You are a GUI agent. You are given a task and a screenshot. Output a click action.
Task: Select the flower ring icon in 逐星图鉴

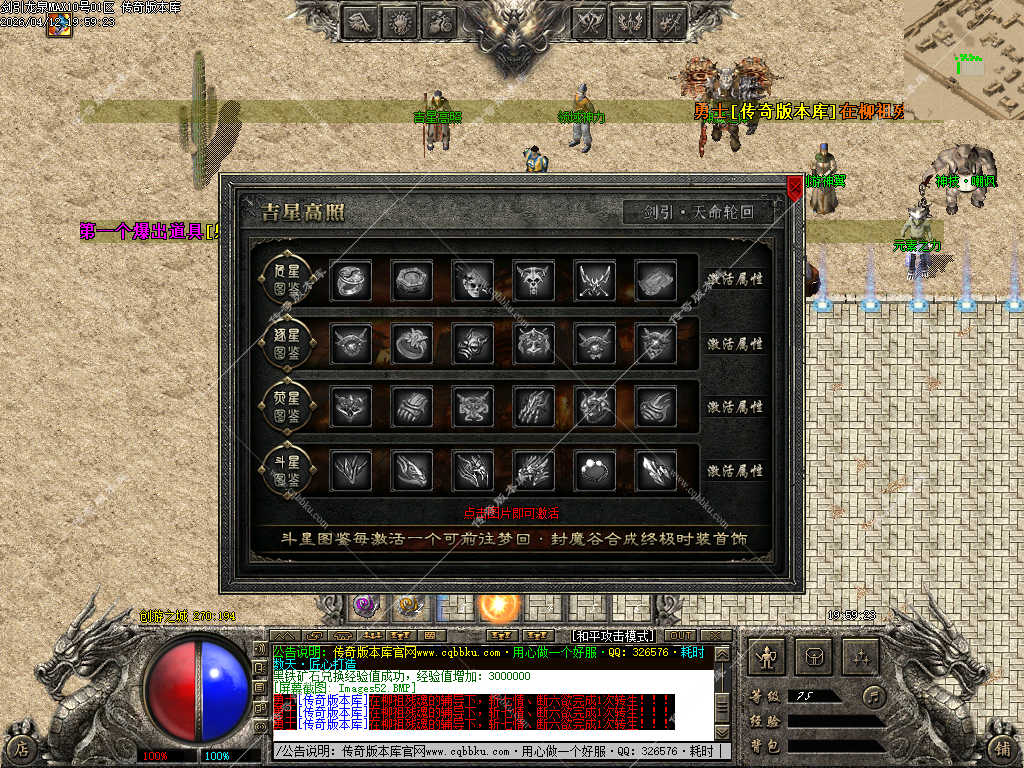(411, 343)
